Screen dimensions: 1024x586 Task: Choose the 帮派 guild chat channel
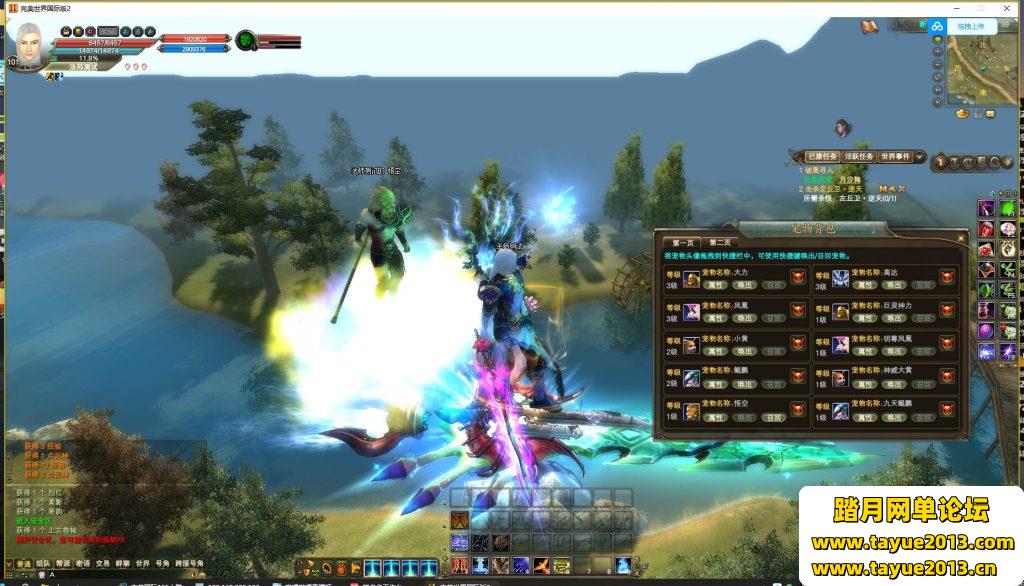pos(62,564)
